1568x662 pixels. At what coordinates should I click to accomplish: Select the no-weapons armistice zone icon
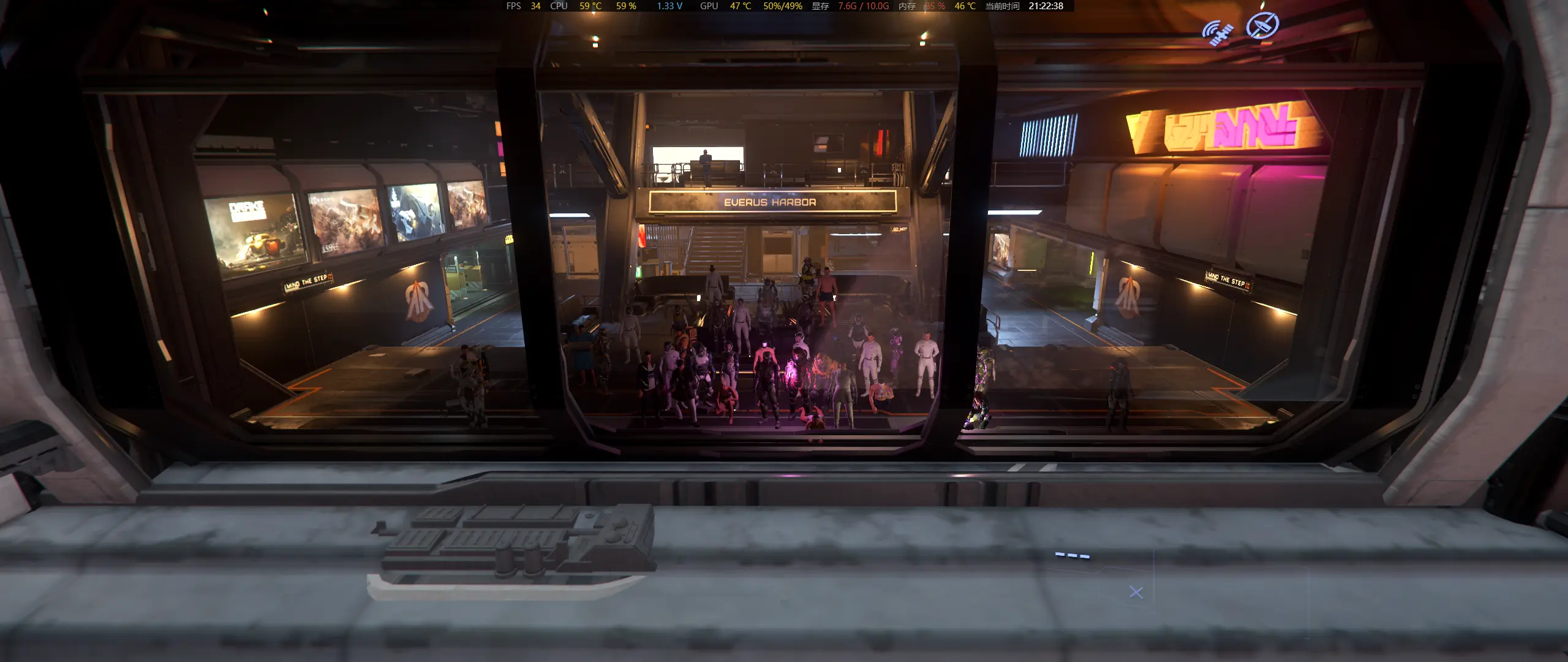pos(1262,26)
